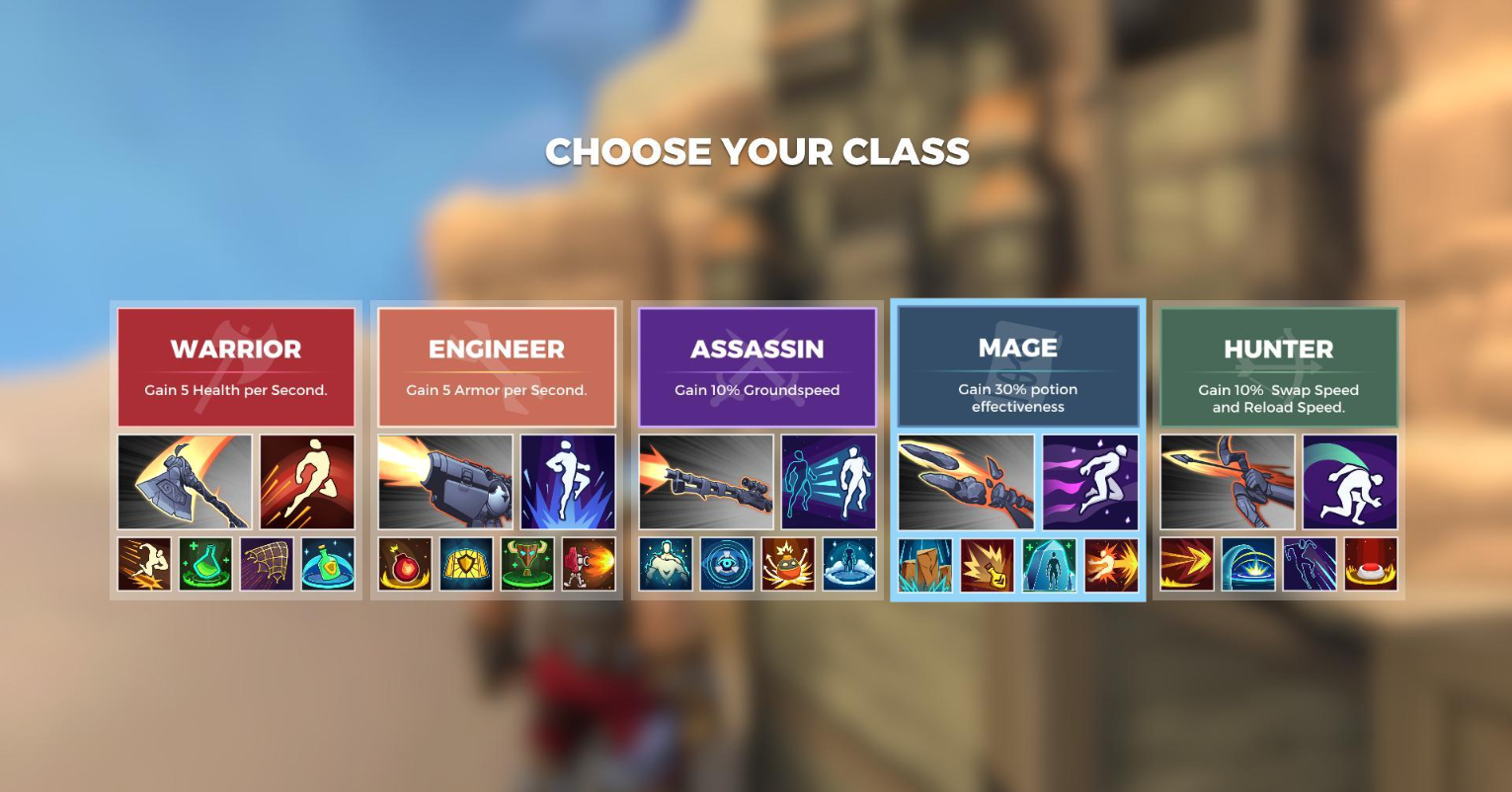Click the Warrior throwing axe weapon icon

(185, 482)
